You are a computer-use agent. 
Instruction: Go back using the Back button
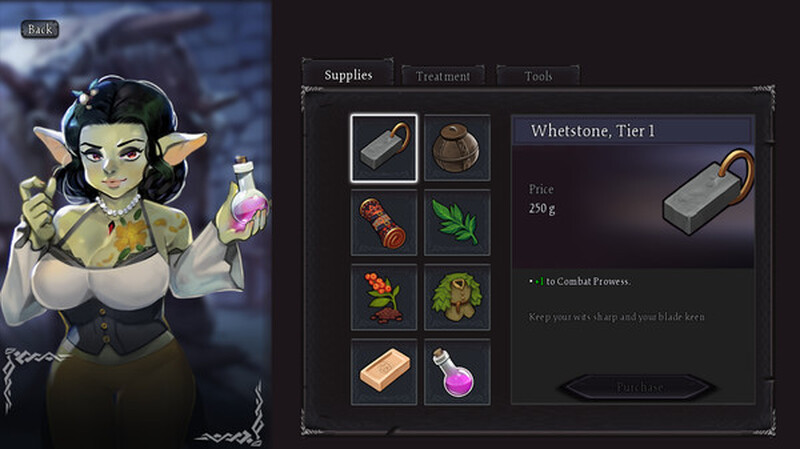pos(39,29)
